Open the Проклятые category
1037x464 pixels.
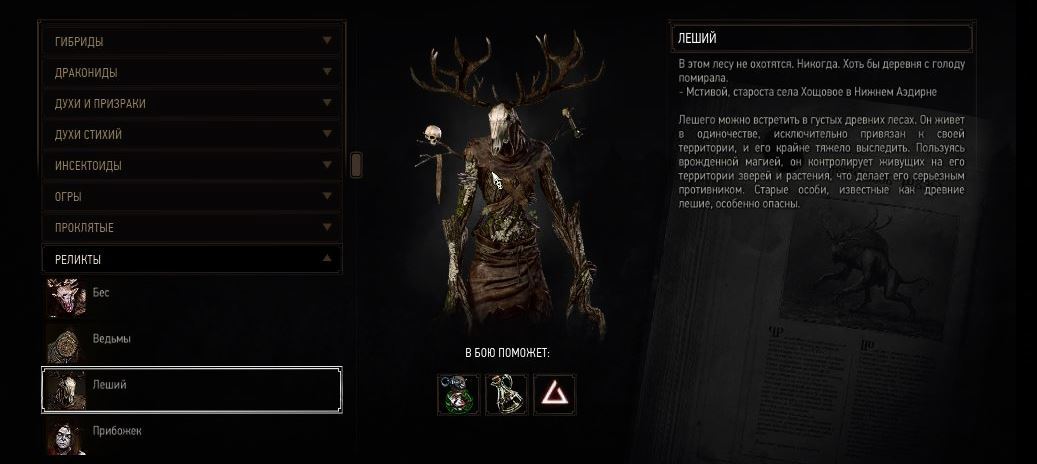coord(190,228)
